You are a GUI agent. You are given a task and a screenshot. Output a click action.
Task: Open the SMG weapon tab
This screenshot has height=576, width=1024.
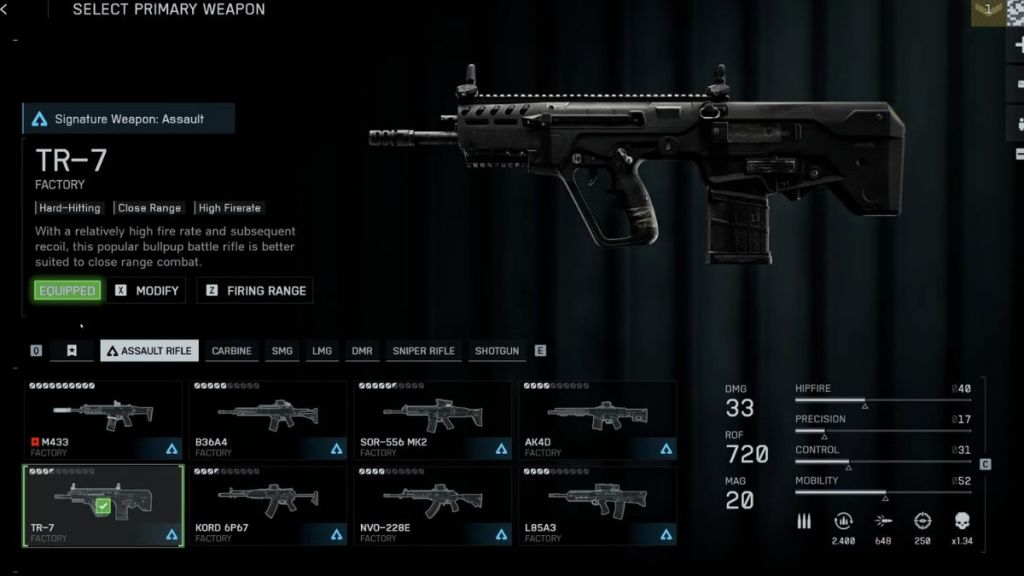(x=282, y=351)
